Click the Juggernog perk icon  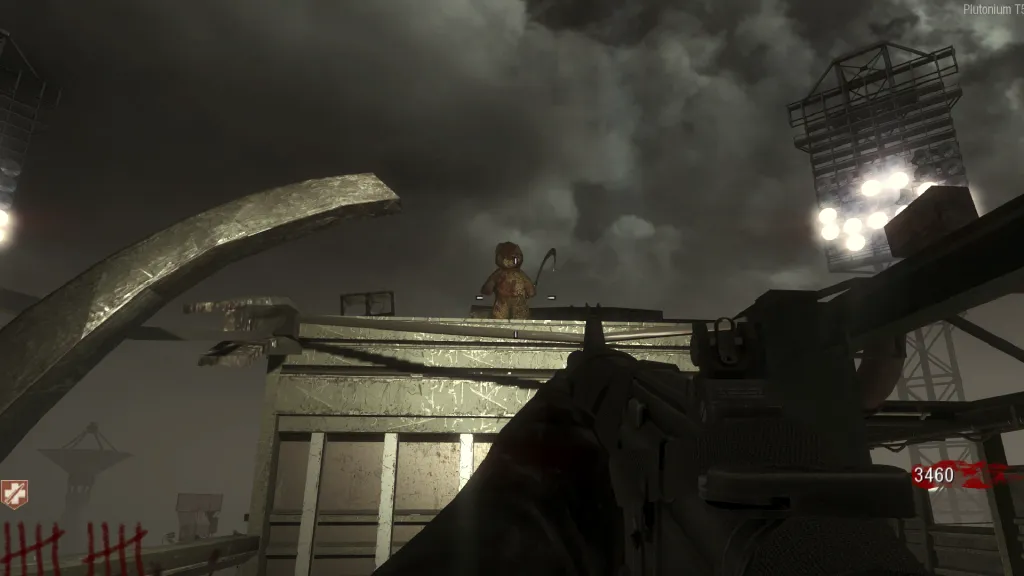[x=14, y=494]
